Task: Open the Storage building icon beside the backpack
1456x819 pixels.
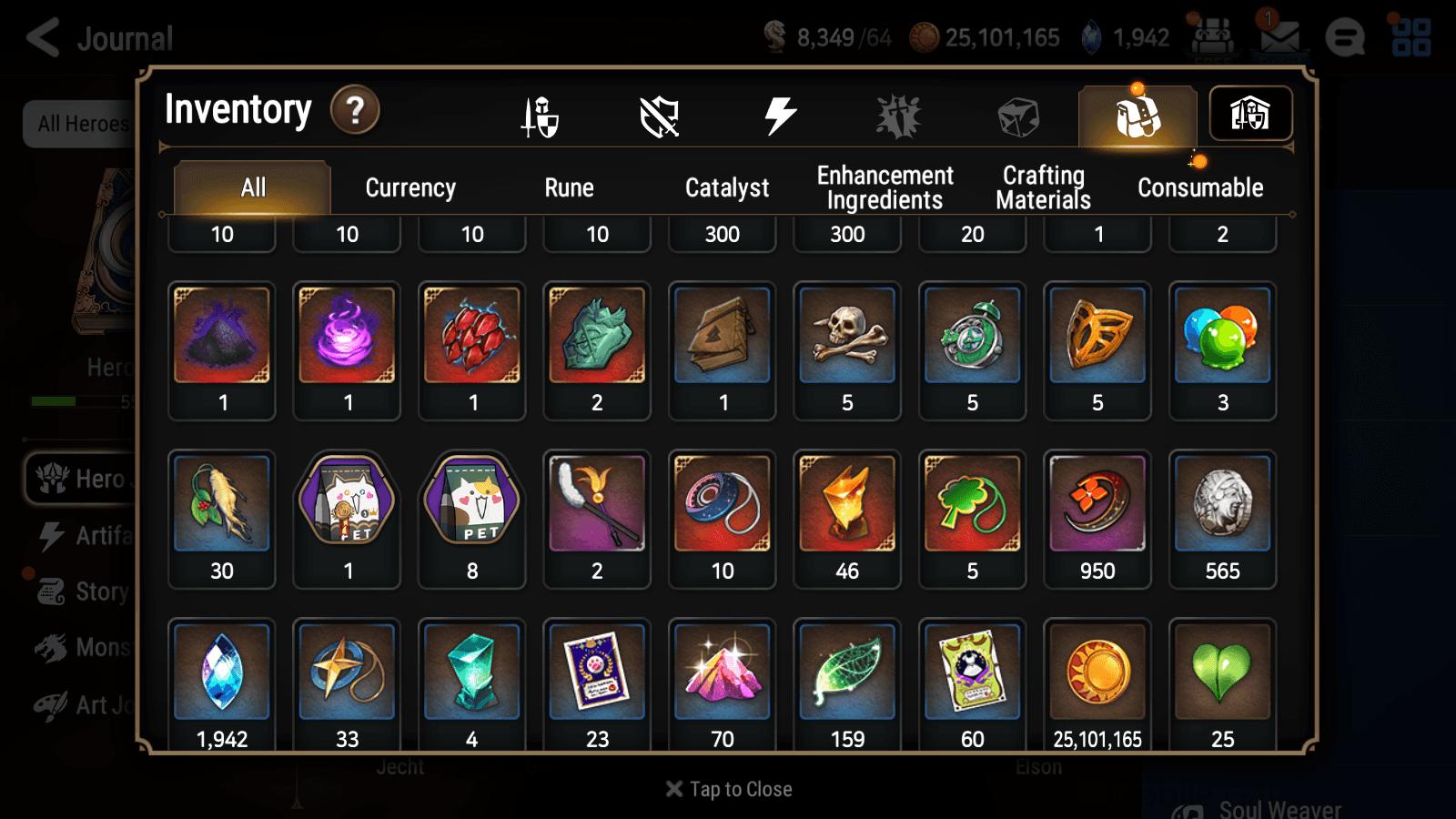Action: tap(1251, 113)
